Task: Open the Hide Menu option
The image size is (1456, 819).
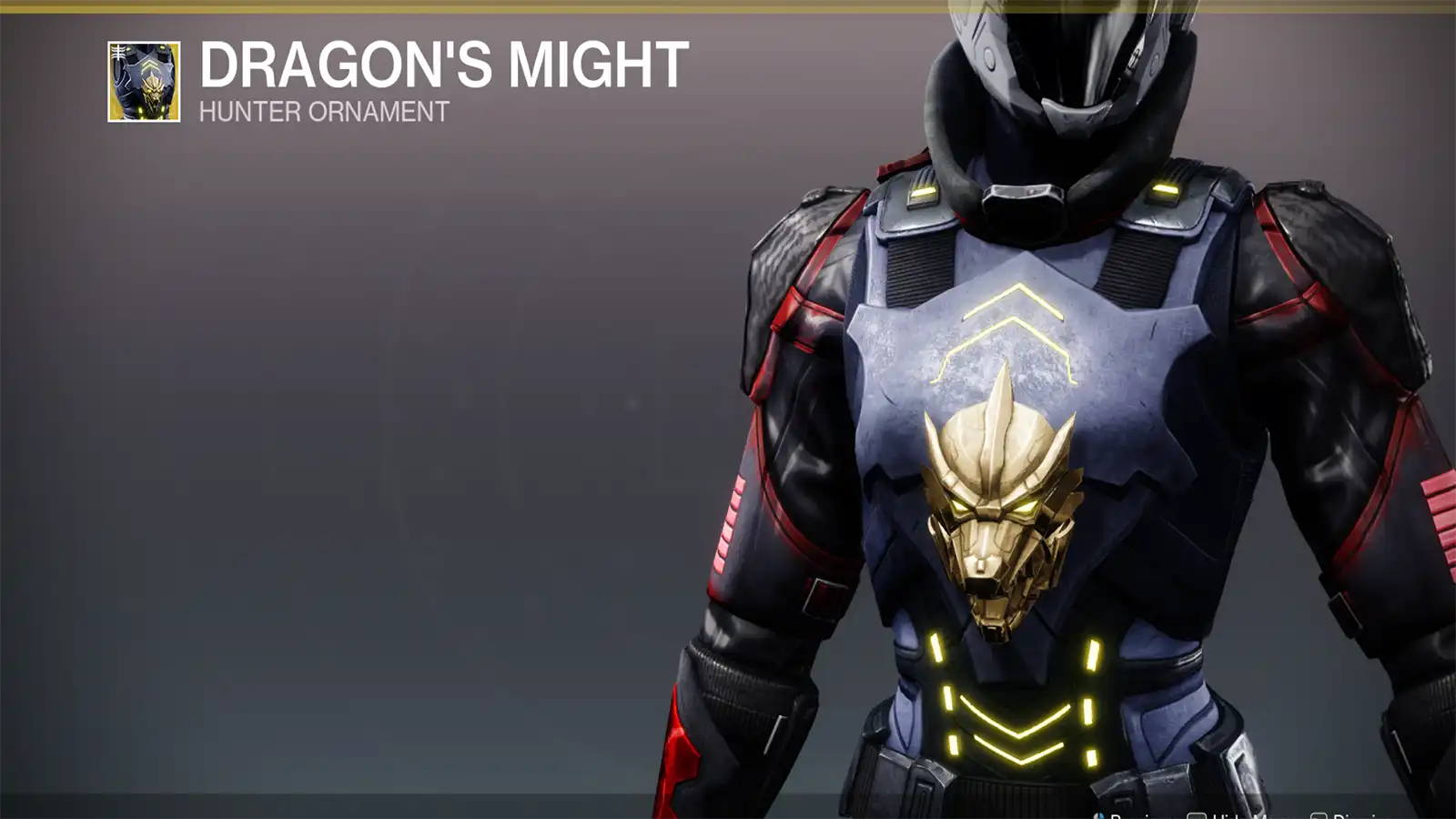Action: coord(1238,814)
